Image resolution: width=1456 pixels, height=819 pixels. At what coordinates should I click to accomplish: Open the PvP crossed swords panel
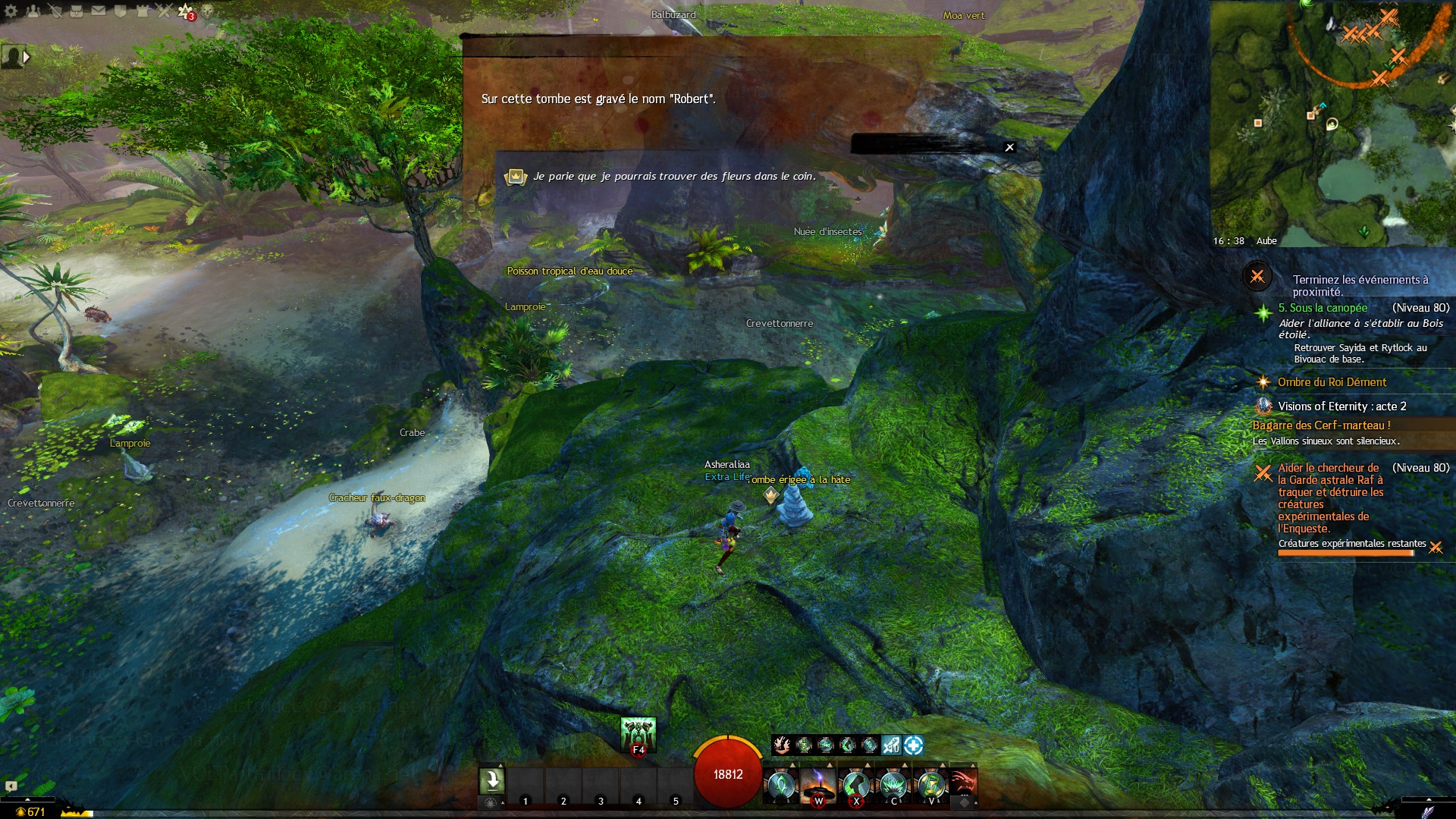point(164,11)
